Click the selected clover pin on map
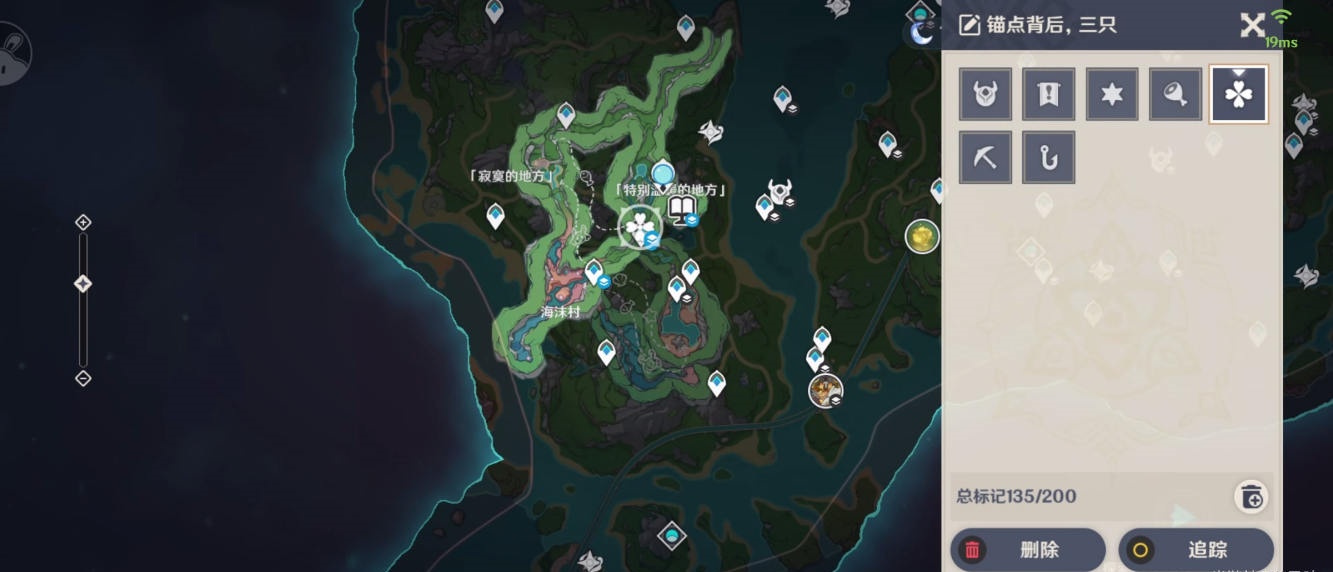Image resolution: width=1333 pixels, height=572 pixels. 639,227
